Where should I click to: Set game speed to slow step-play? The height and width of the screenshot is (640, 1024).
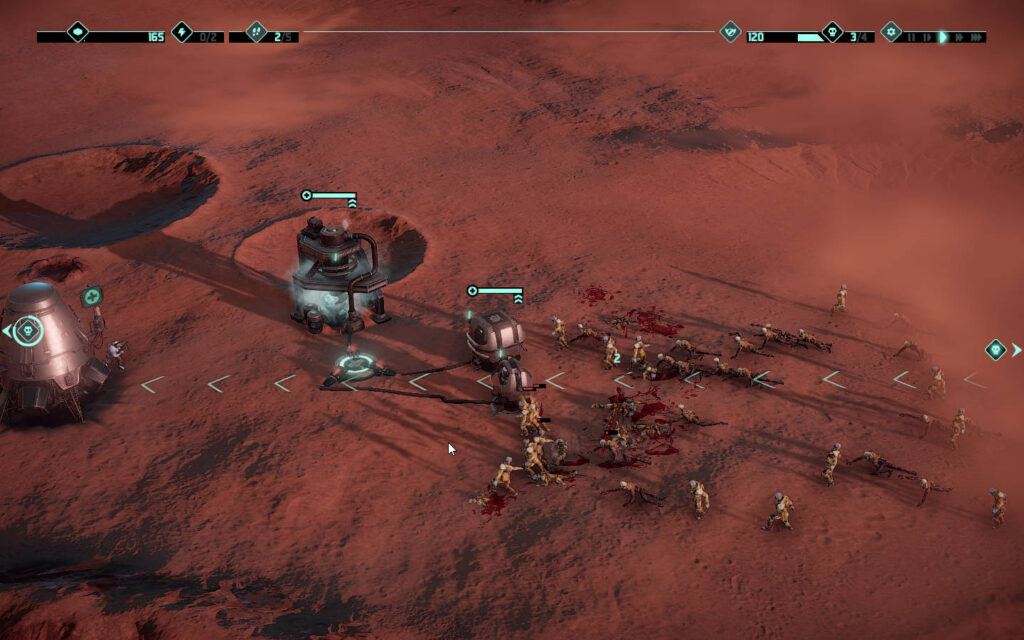(x=926, y=37)
